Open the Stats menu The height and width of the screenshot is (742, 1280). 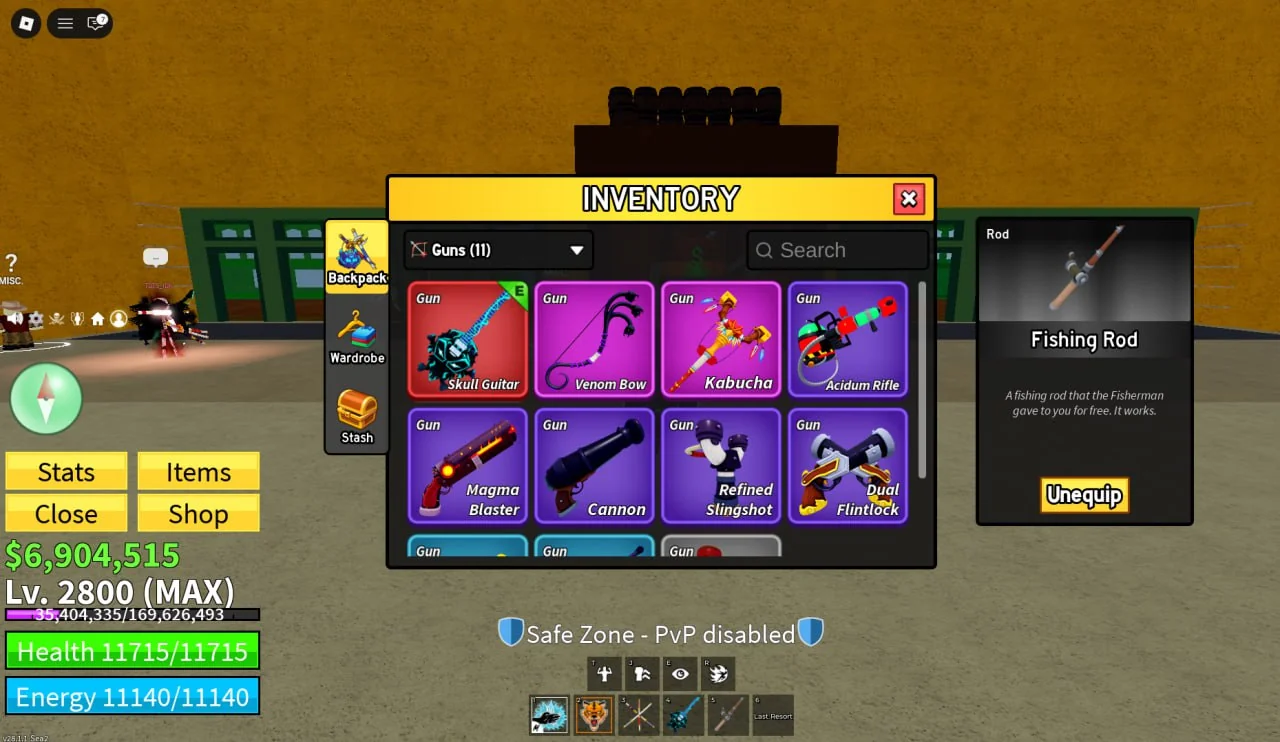(66, 472)
